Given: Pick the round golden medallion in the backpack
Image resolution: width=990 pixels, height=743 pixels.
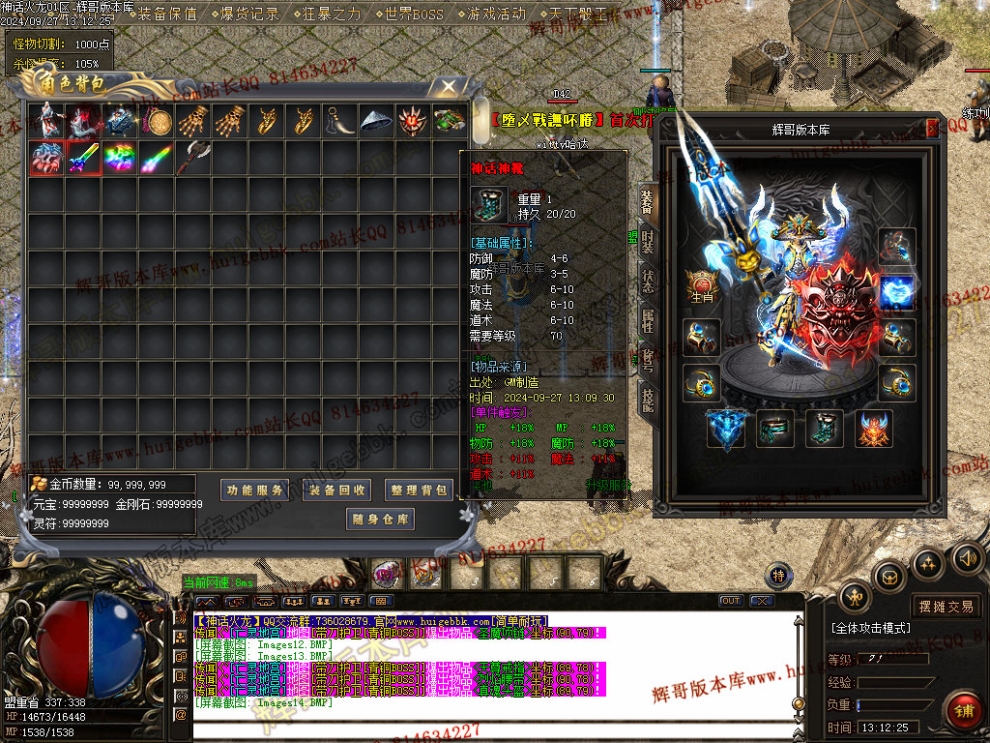Looking at the screenshot, I should [x=156, y=121].
